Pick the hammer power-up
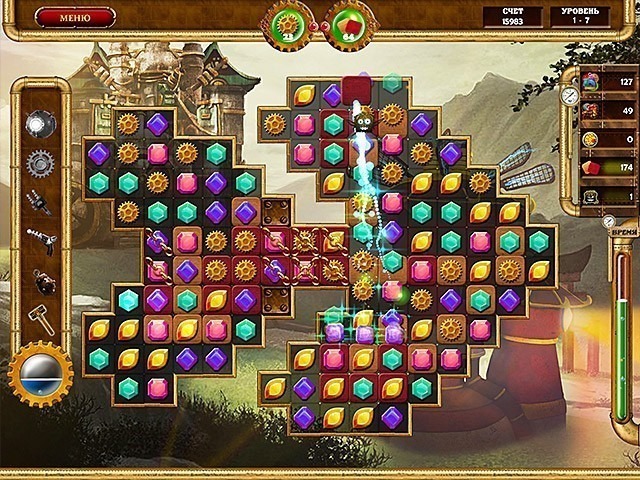The height and width of the screenshot is (480, 640). coord(40,319)
